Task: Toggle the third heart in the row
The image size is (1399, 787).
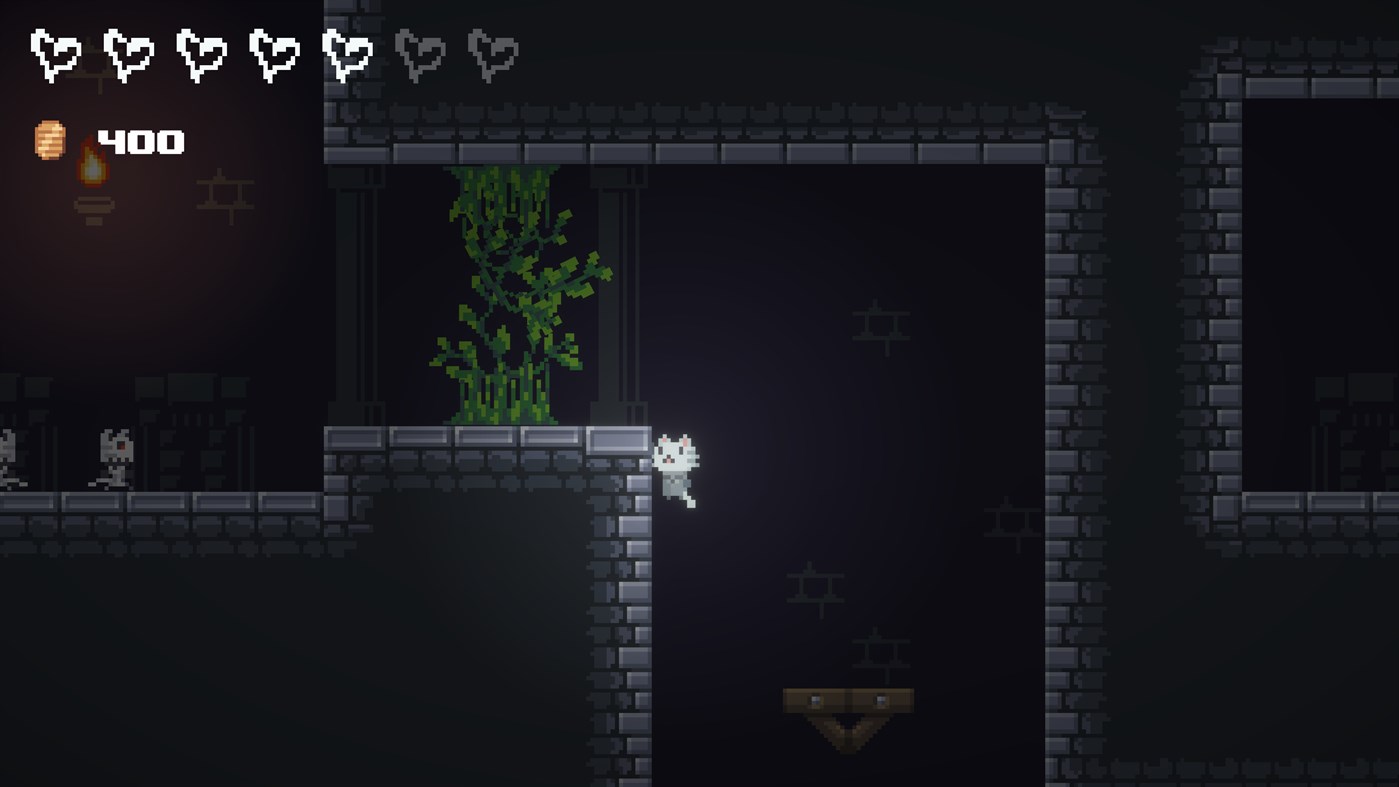Action: click(x=201, y=55)
